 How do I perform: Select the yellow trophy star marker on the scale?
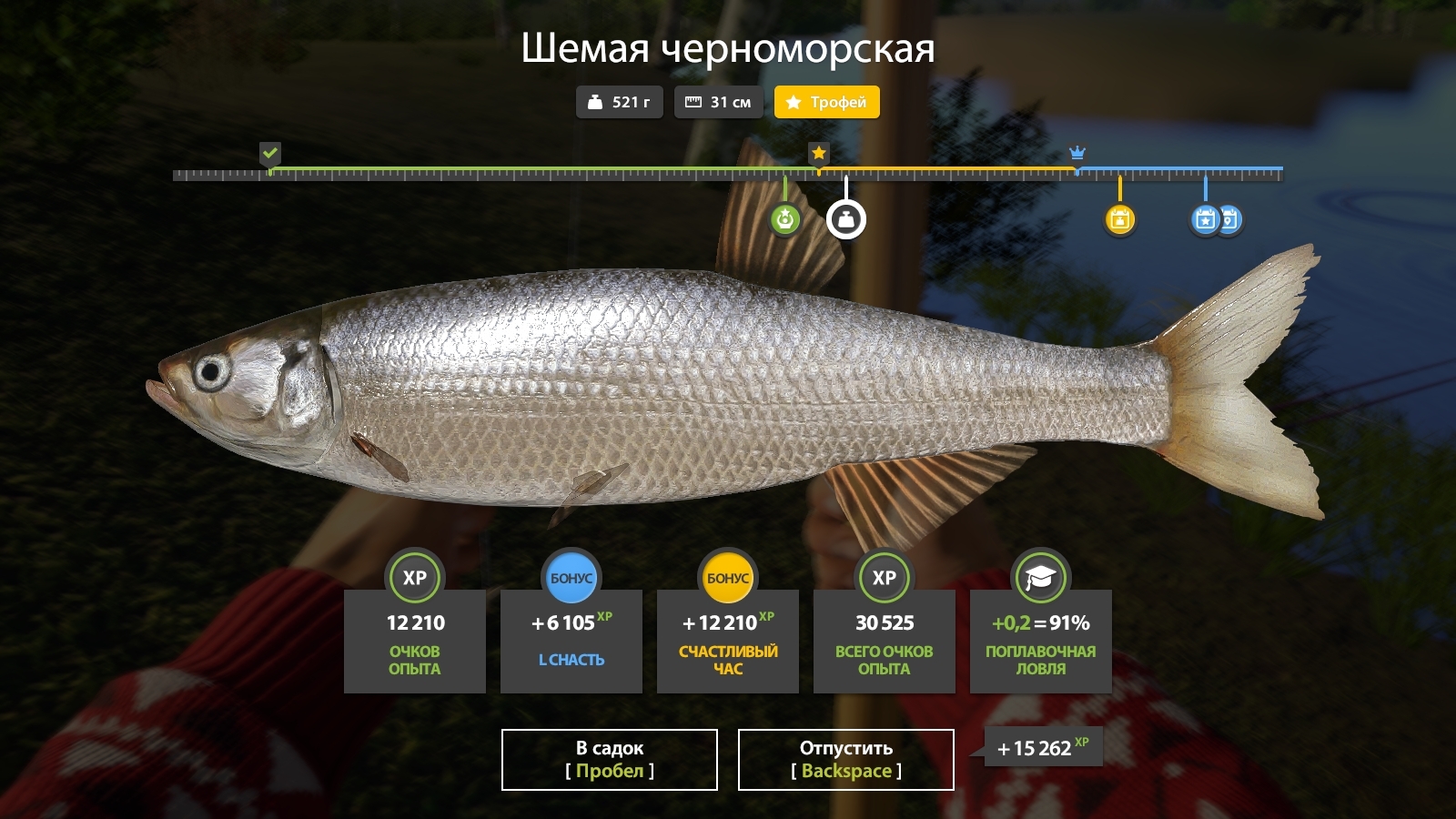pyautogui.click(x=817, y=154)
